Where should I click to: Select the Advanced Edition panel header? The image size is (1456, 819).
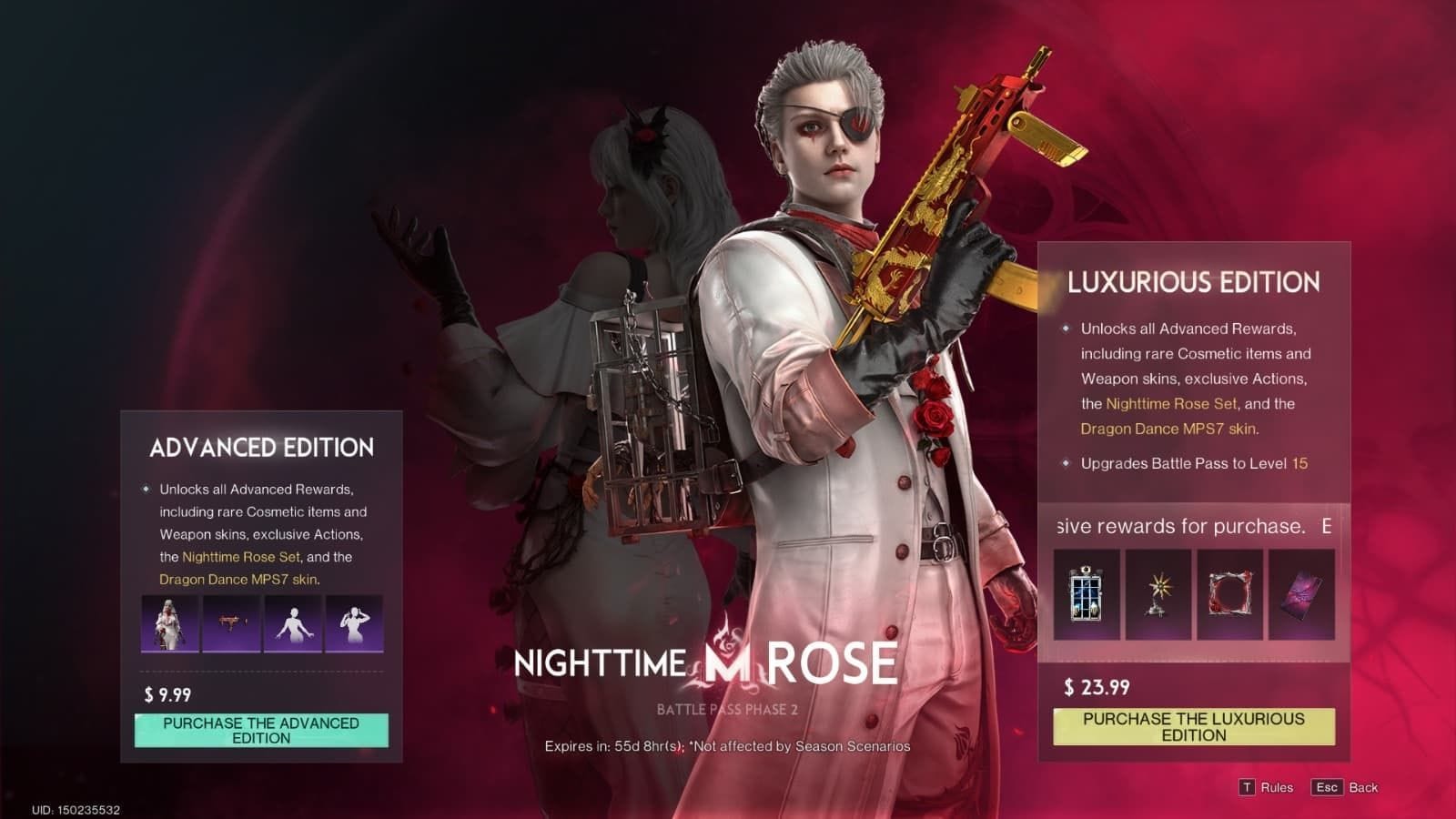point(260,448)
